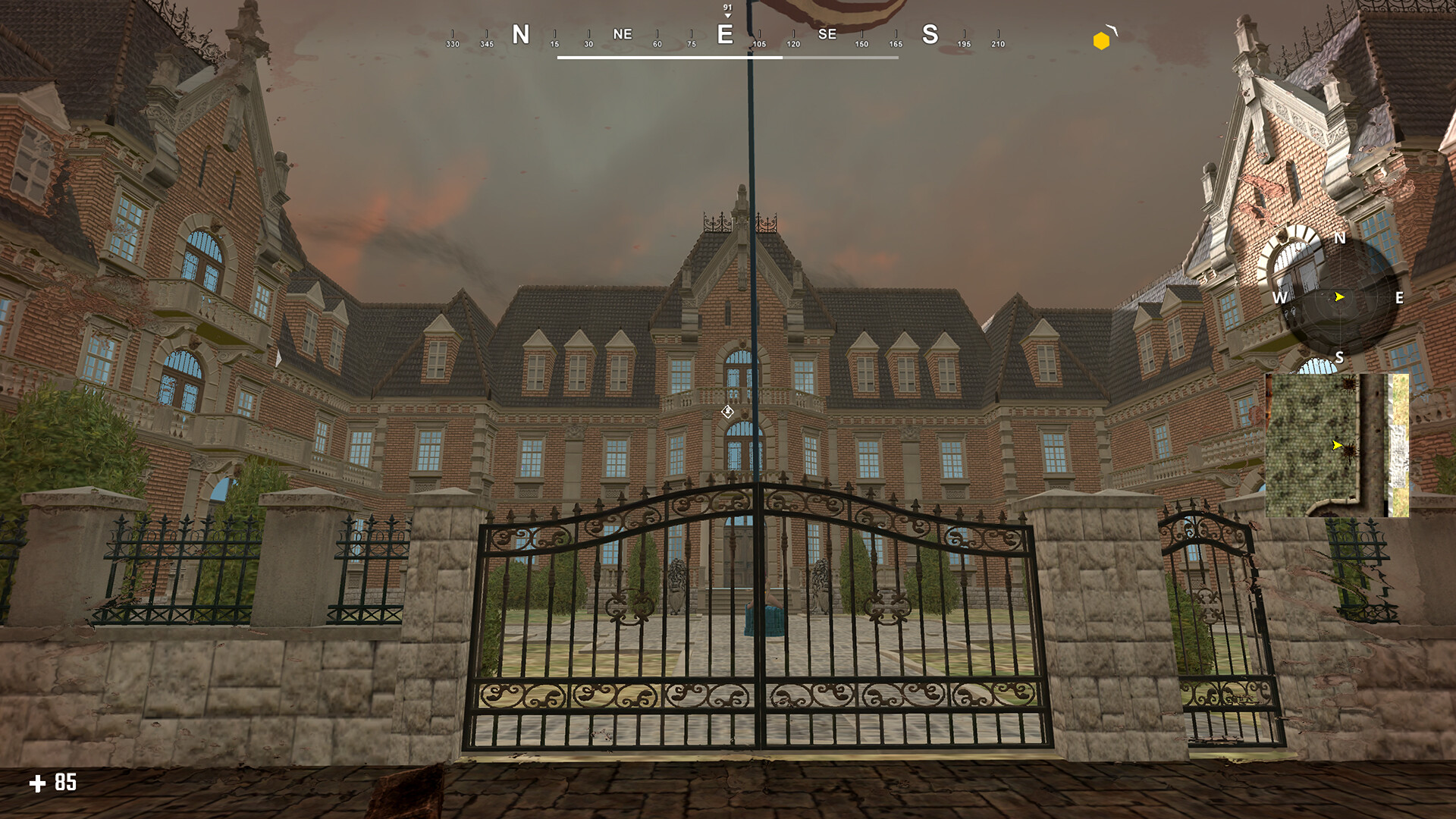Click the W label on the circular compass

(x=1282, y=299)
